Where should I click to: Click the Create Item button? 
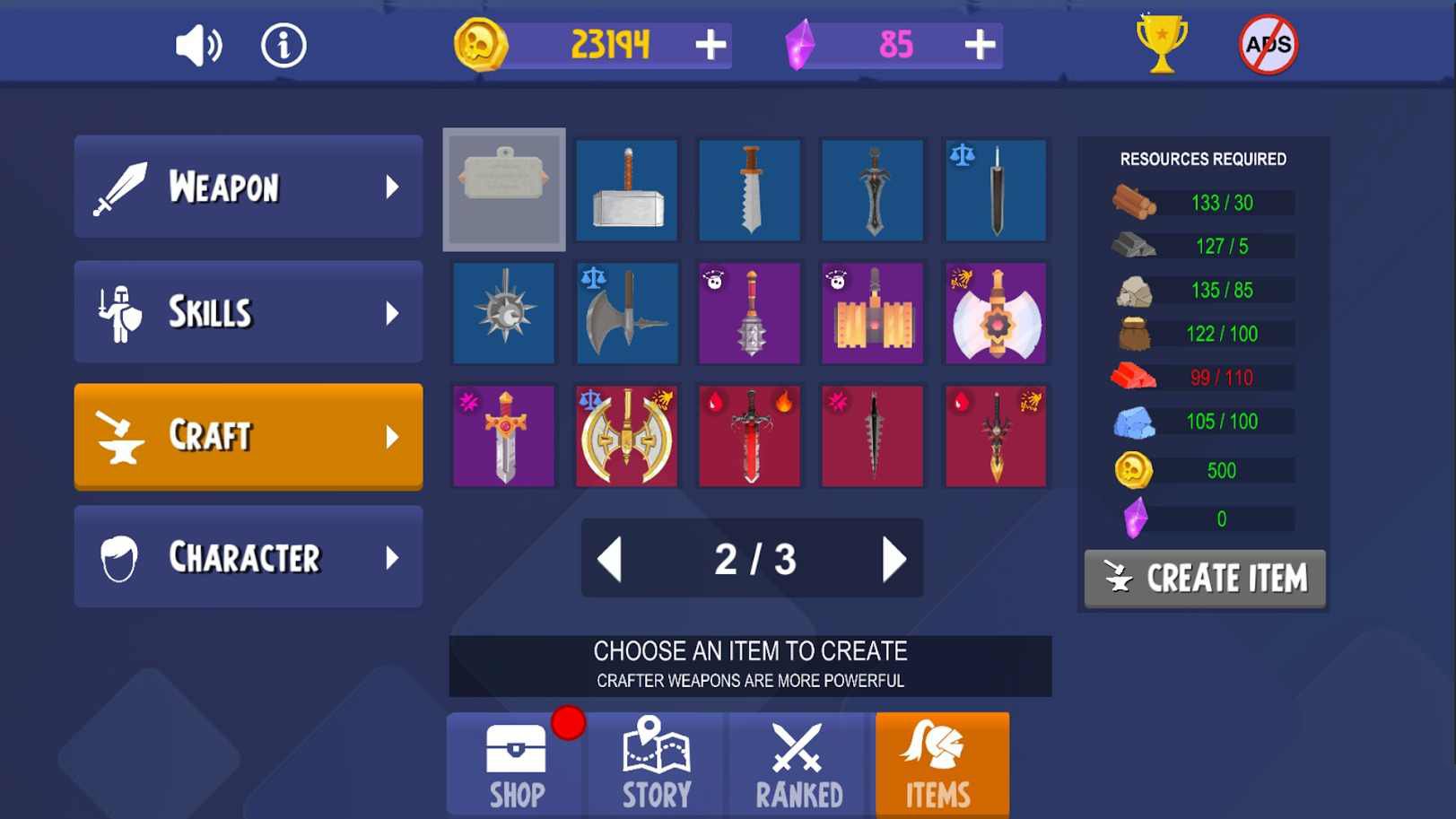click(x=1205, y=579)
